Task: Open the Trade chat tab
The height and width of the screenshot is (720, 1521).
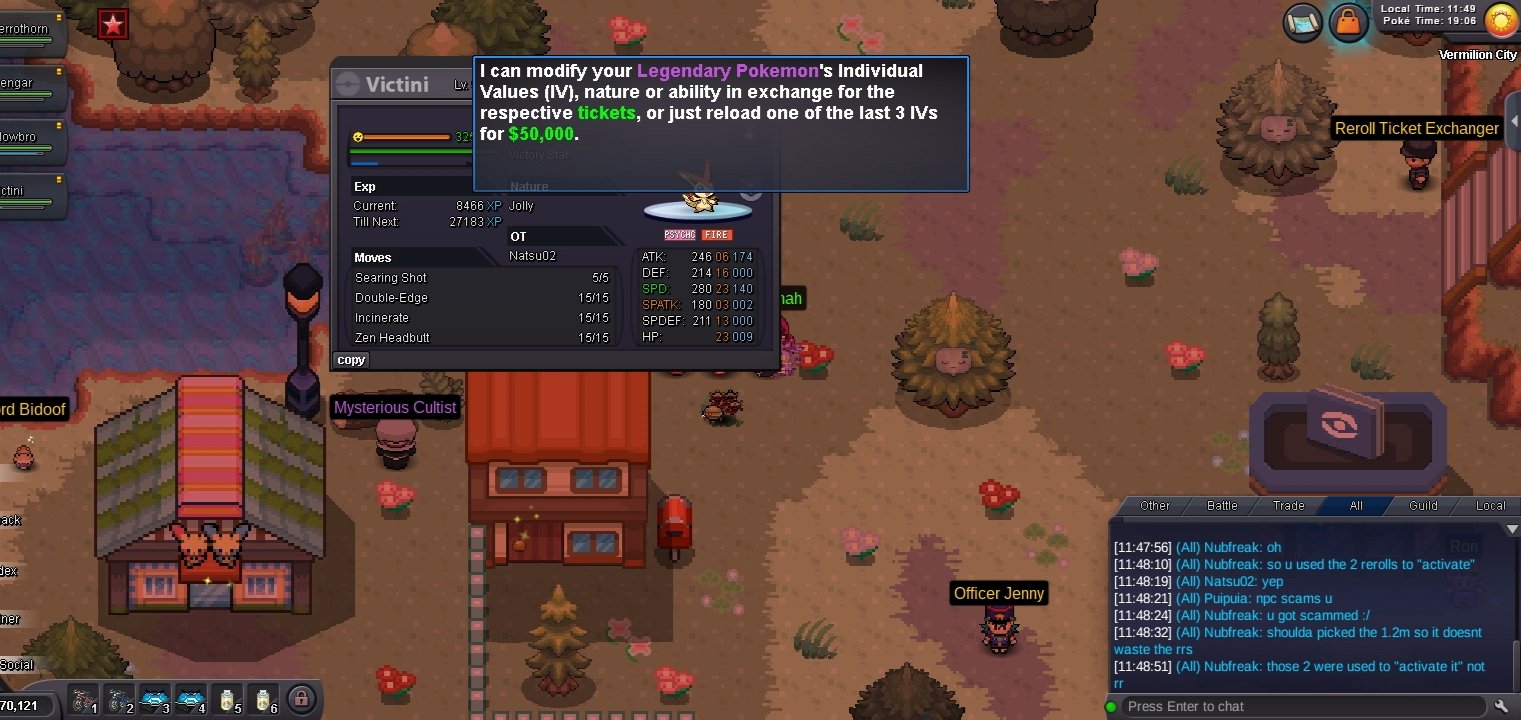Action: [1288, 506]
